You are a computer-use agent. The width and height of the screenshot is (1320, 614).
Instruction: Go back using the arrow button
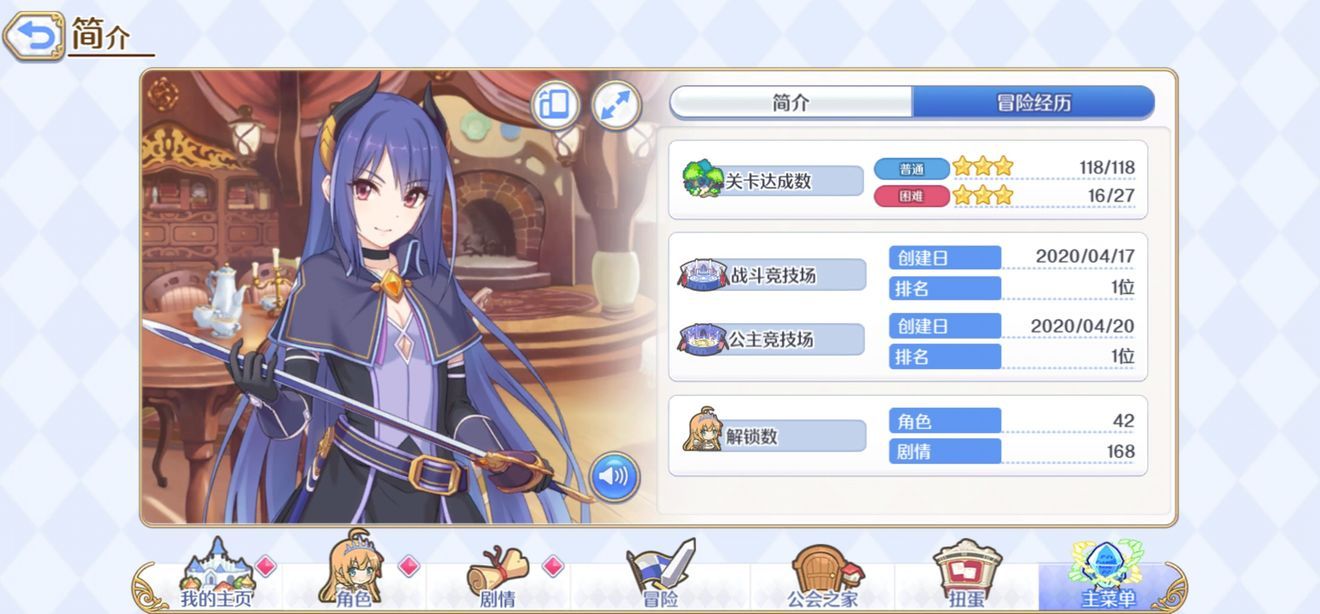(x=34, y=37)
